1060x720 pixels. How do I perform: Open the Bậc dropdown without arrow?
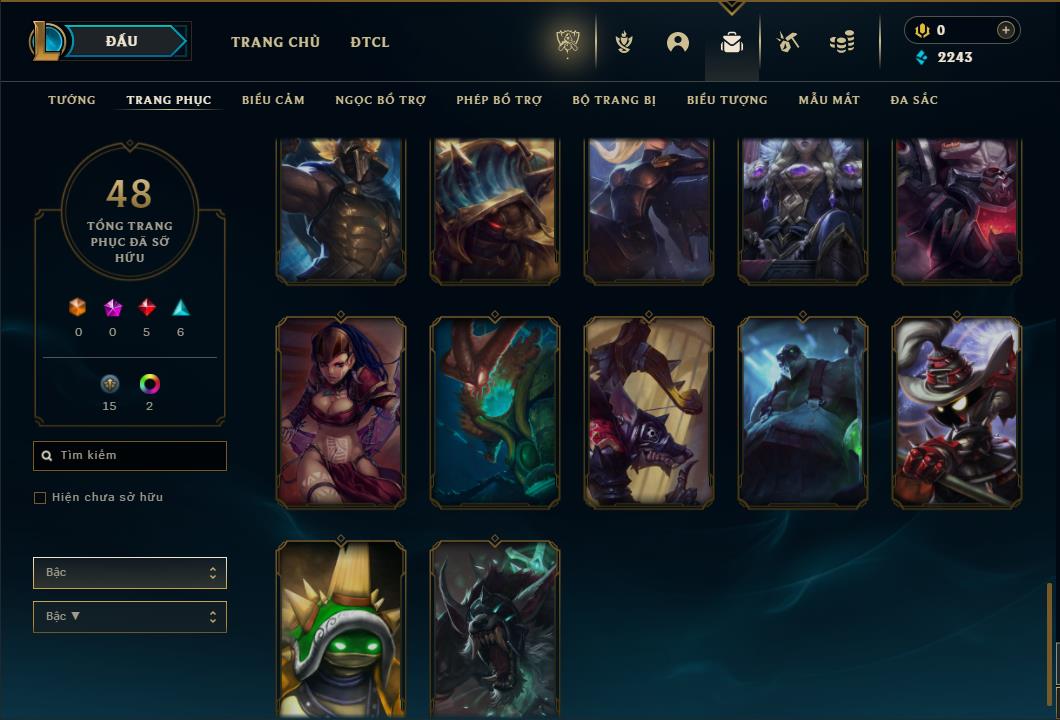130,573
